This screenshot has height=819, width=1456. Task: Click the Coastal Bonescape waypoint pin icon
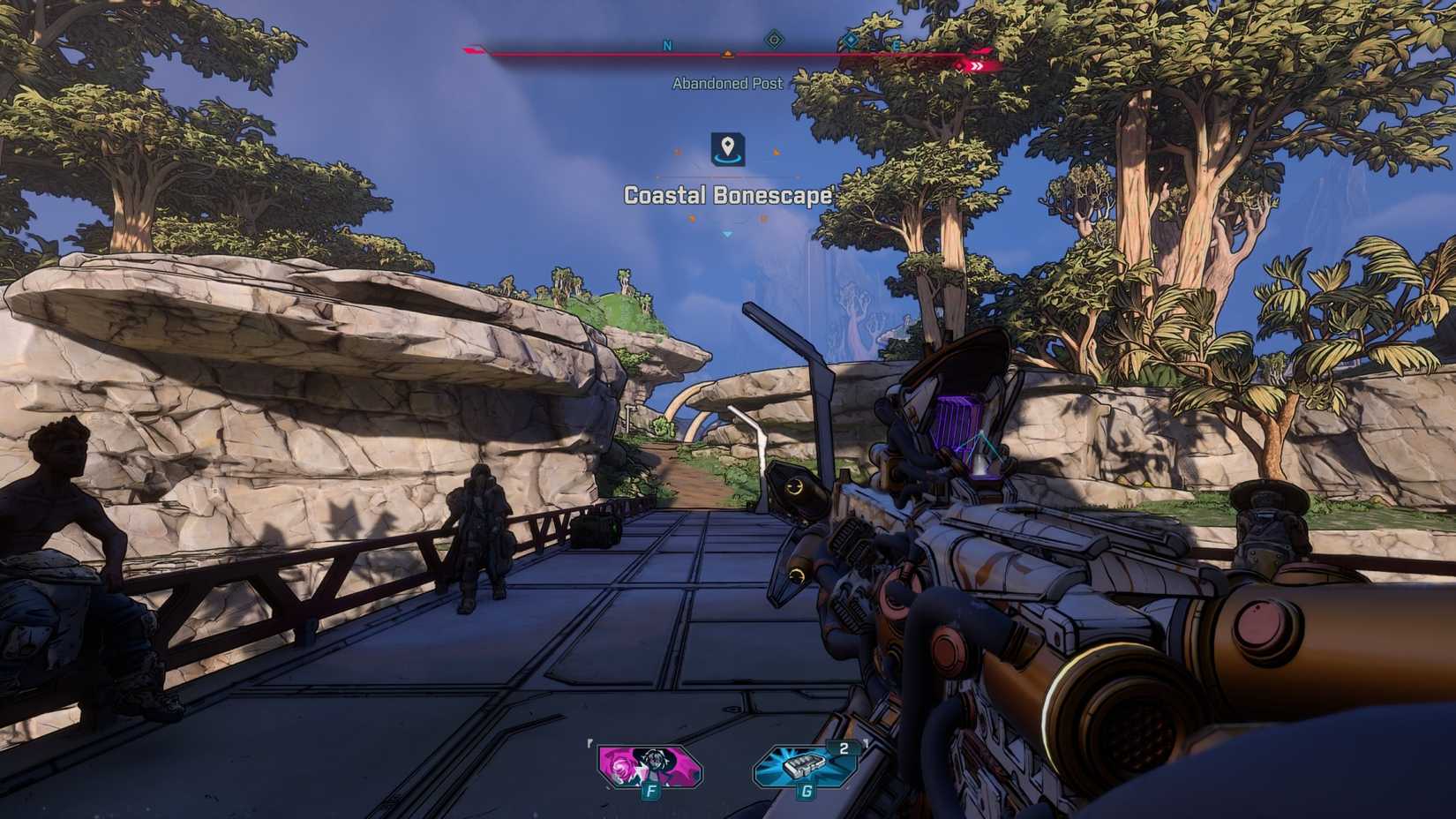tap(728, 148)
